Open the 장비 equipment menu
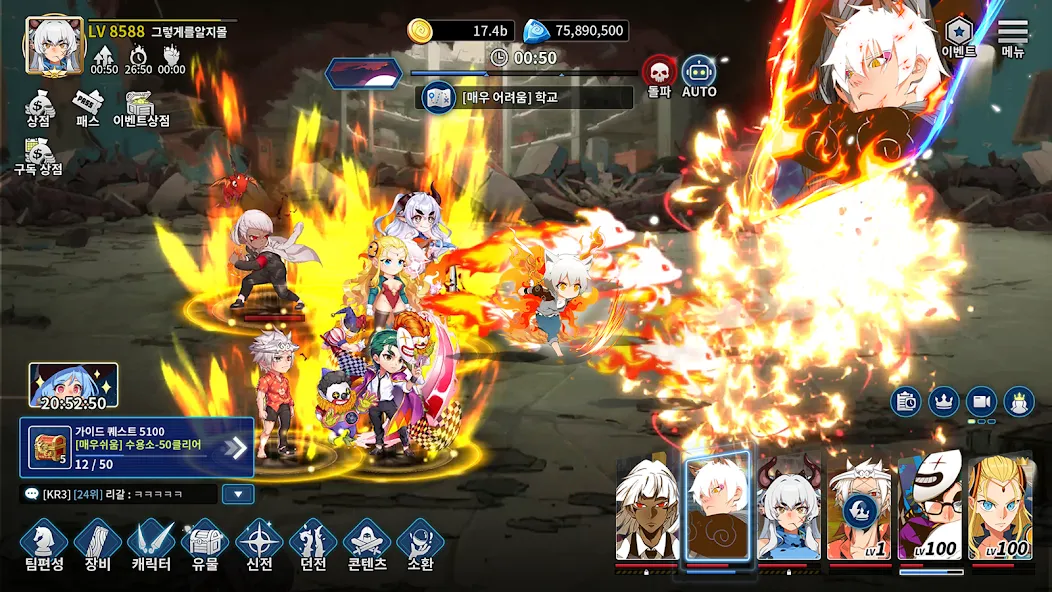The height and width of the screenshot is (592, 1052). click(98, 545)
